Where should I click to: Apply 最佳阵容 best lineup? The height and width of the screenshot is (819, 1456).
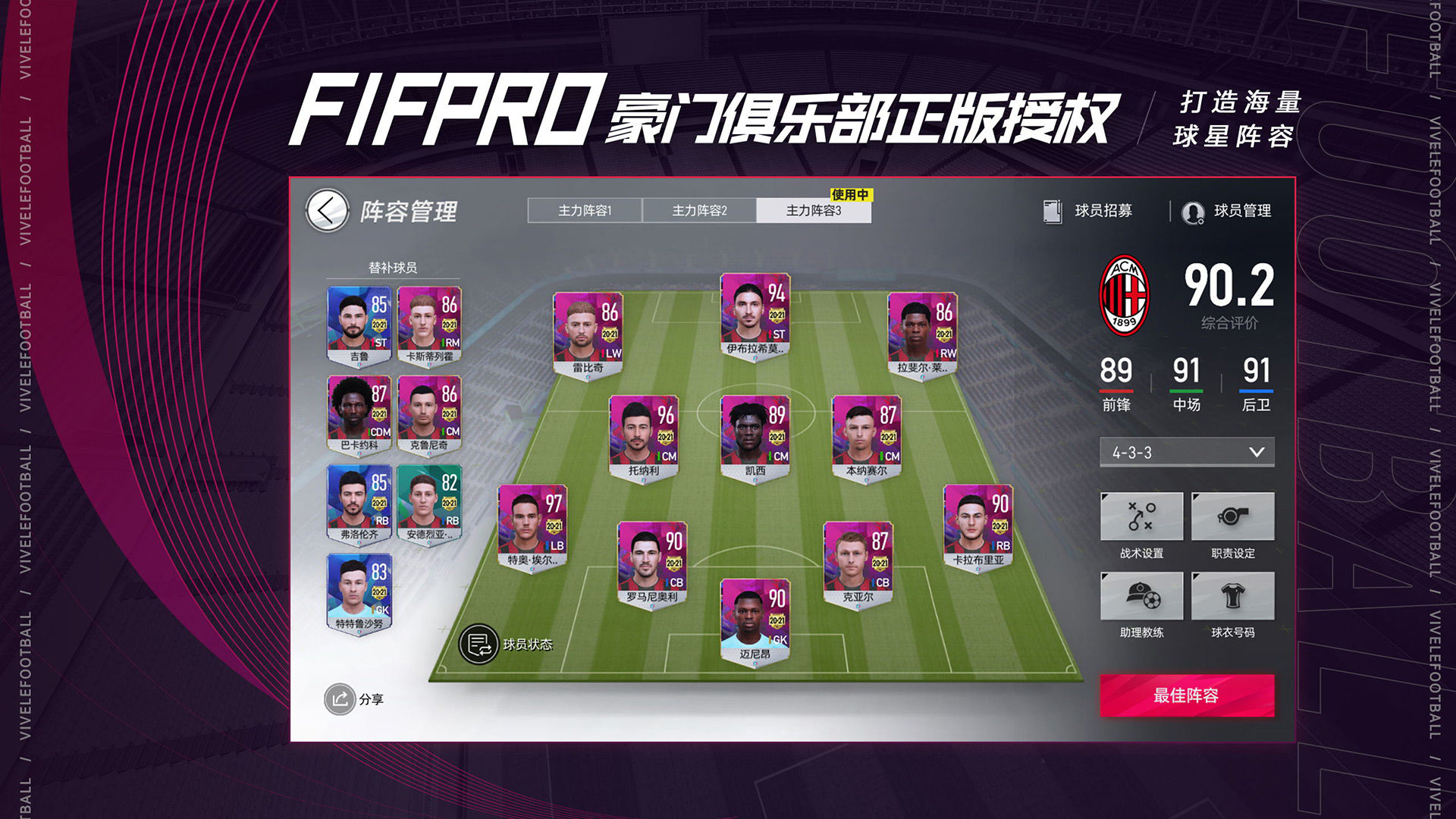pyautogui.click(x=1187, y=695)
